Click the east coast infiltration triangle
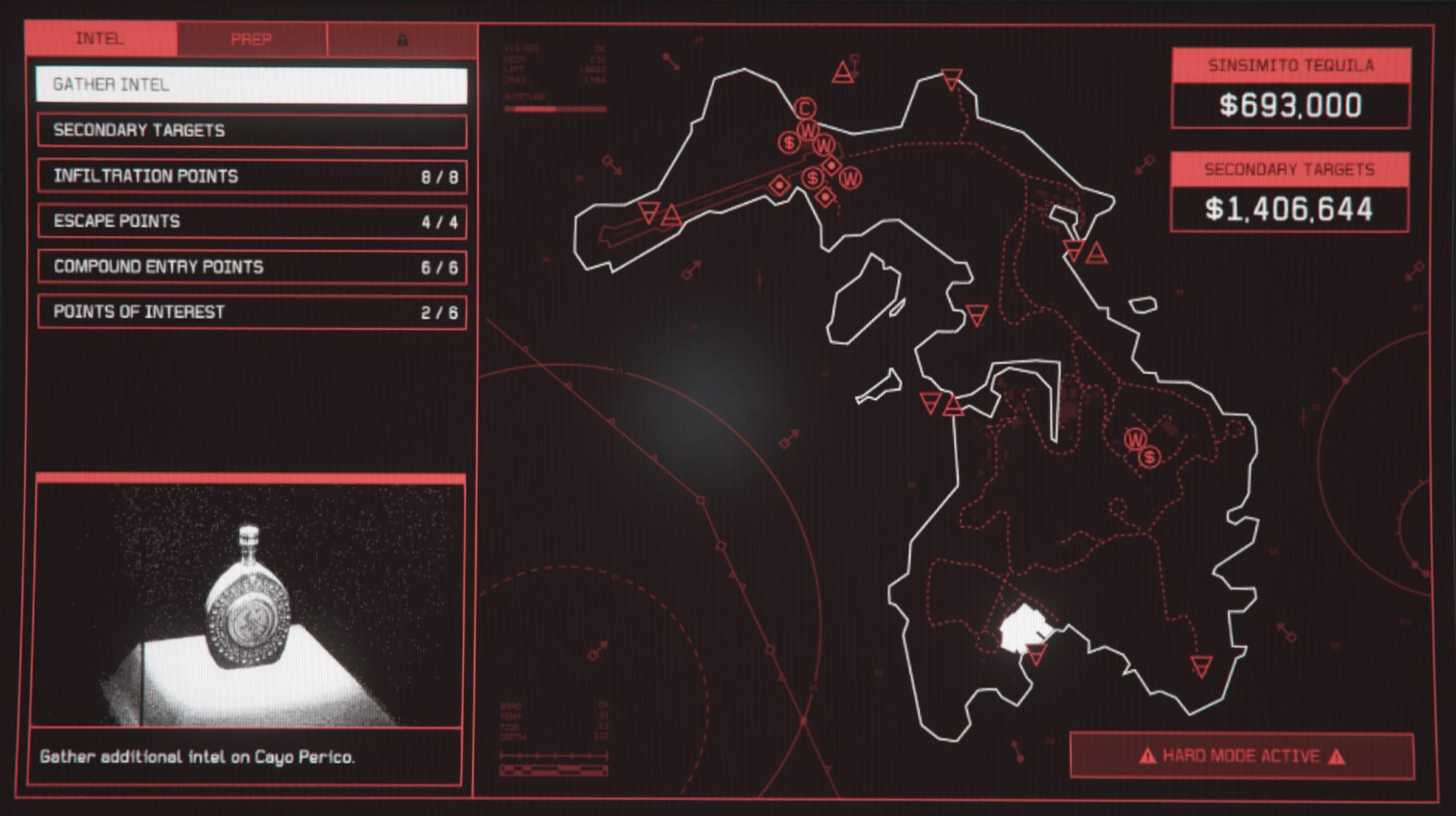 click(x=1098, y=252)
